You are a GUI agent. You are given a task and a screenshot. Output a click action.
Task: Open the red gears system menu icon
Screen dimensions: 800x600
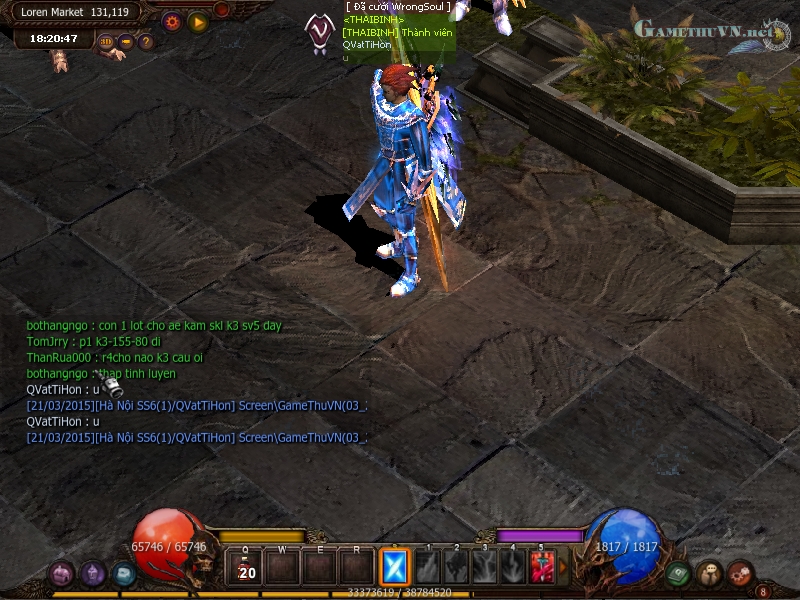tap(740, 574)
